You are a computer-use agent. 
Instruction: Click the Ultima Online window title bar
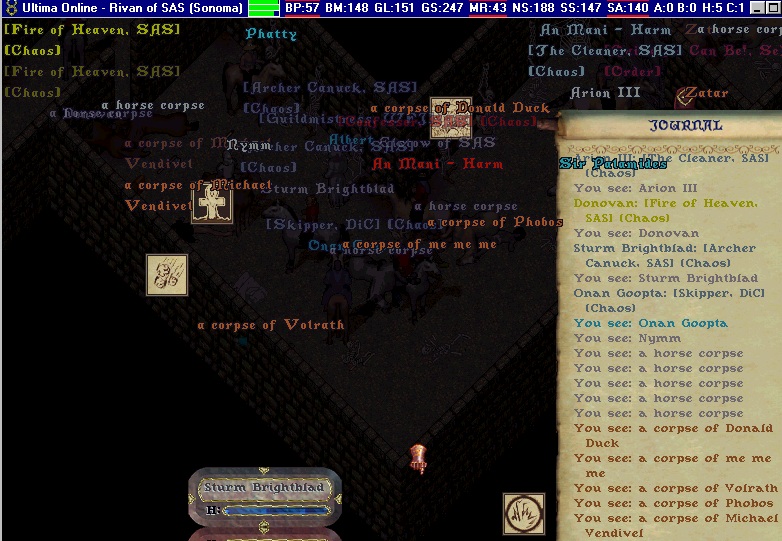tap(125, 8)
